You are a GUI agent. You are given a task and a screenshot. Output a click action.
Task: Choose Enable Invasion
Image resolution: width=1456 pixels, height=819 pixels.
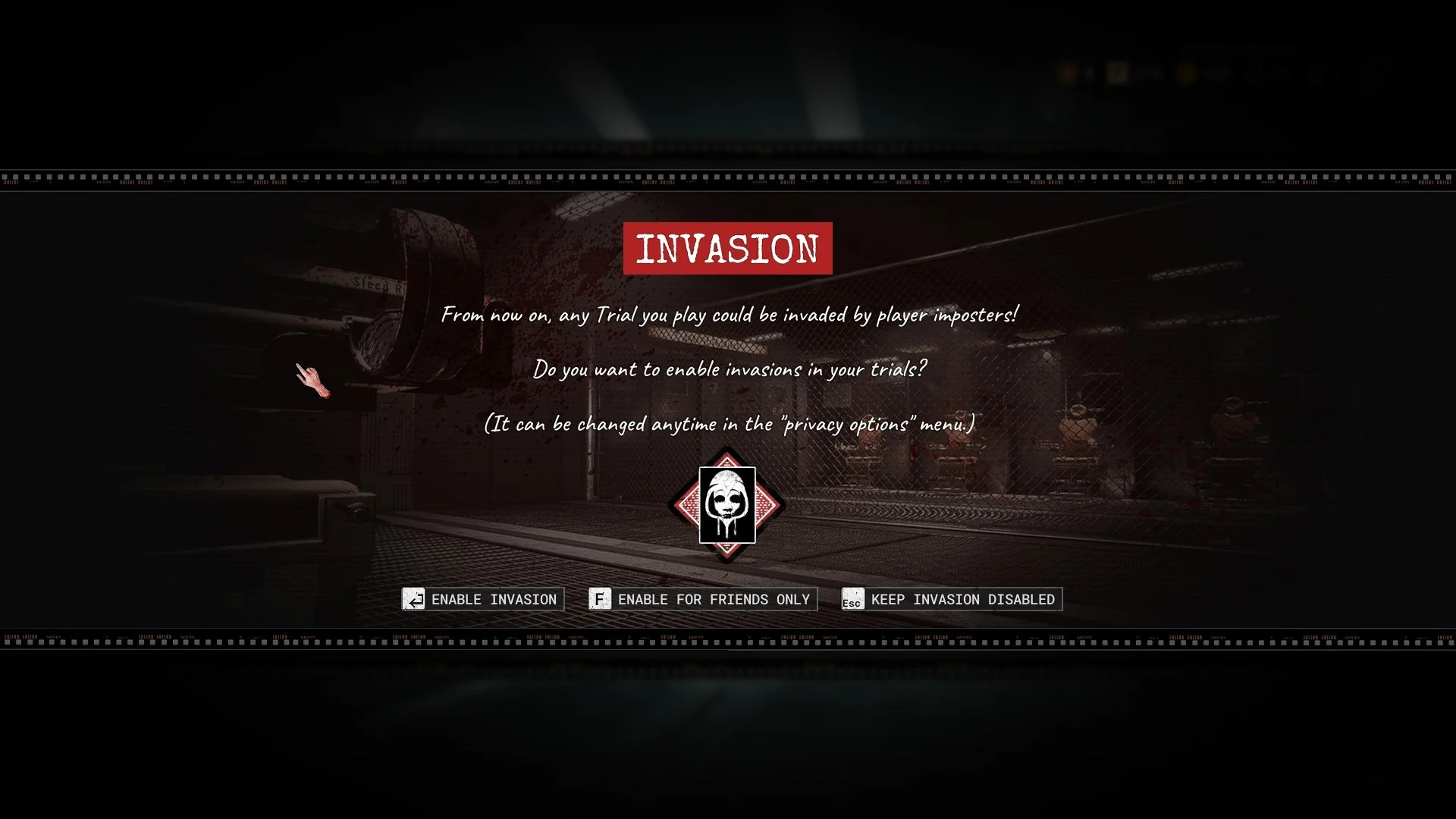point(483,599)
